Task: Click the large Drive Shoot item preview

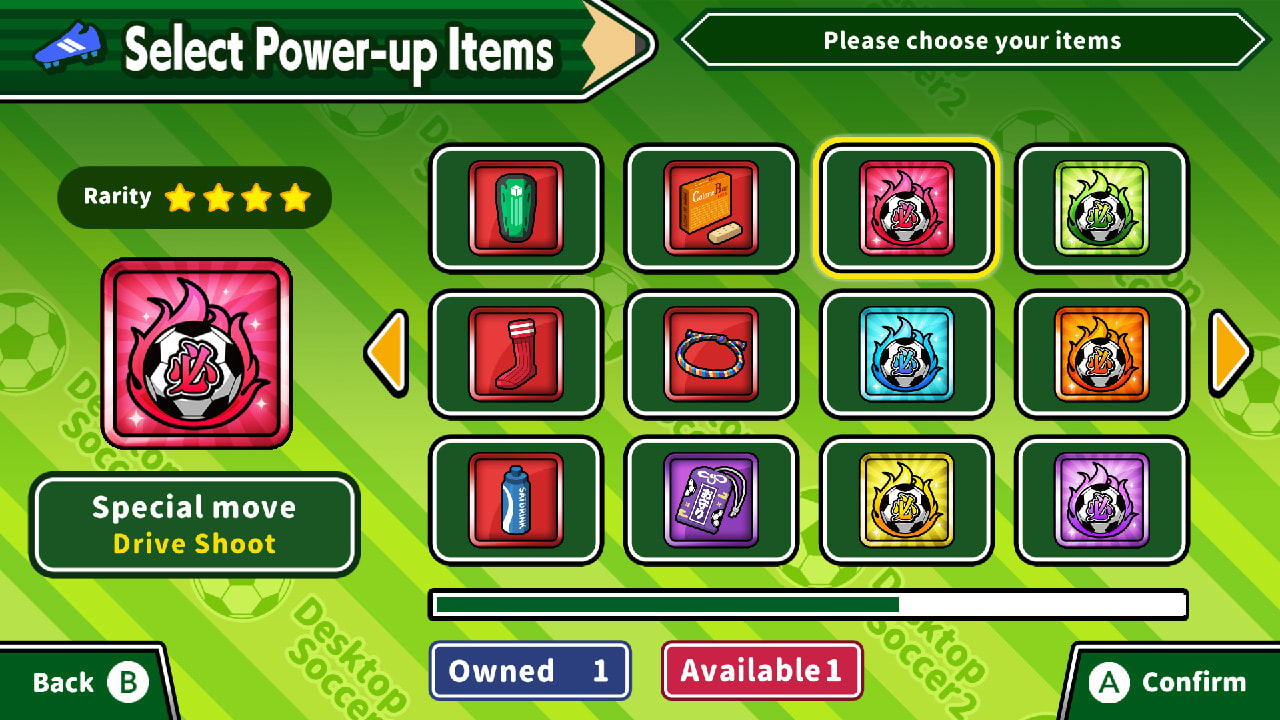Action: click(x=194, y=352)
